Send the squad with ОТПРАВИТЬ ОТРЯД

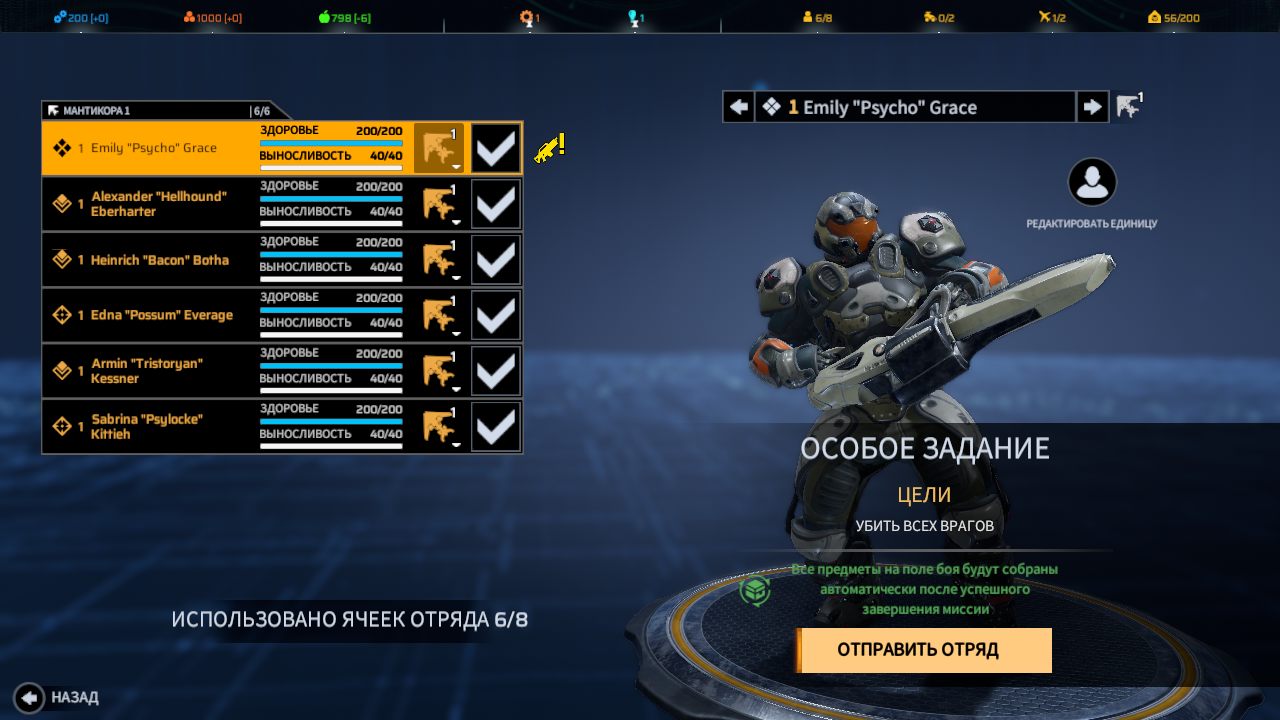click(x=923, y=650)
